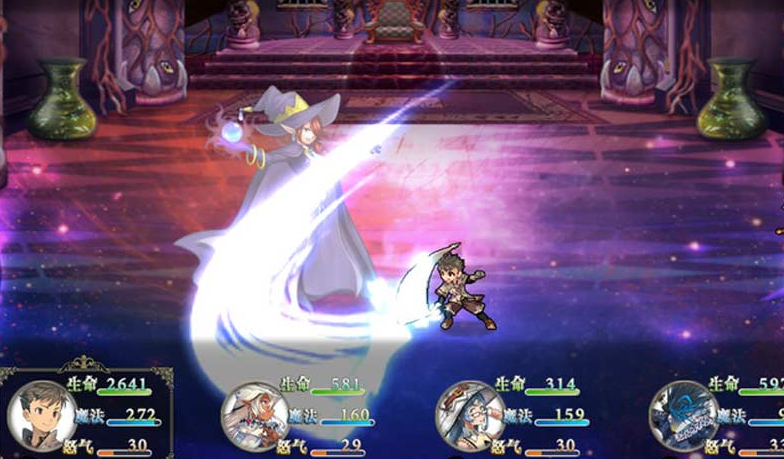
Task: Choose the white-haired tanned party member portrait
Action: tap(255, 416)
